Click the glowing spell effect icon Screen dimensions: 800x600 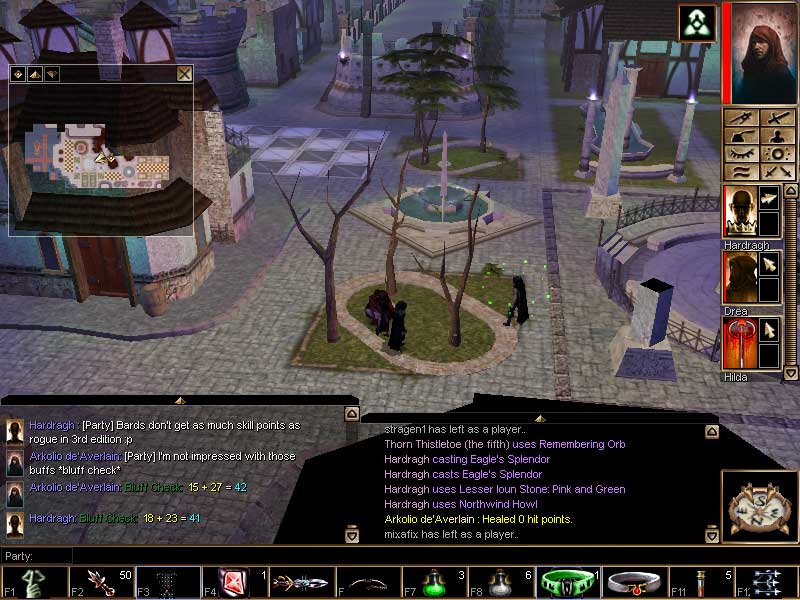(697, 23)
